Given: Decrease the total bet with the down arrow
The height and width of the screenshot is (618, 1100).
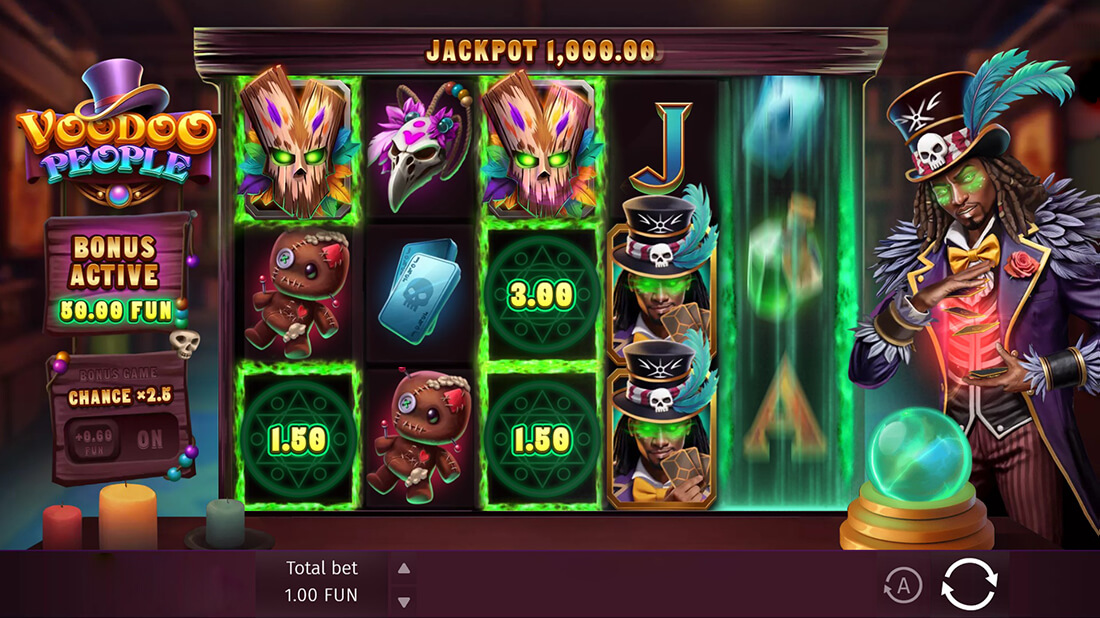Looking at the screenshot, I should click(404, 601).
